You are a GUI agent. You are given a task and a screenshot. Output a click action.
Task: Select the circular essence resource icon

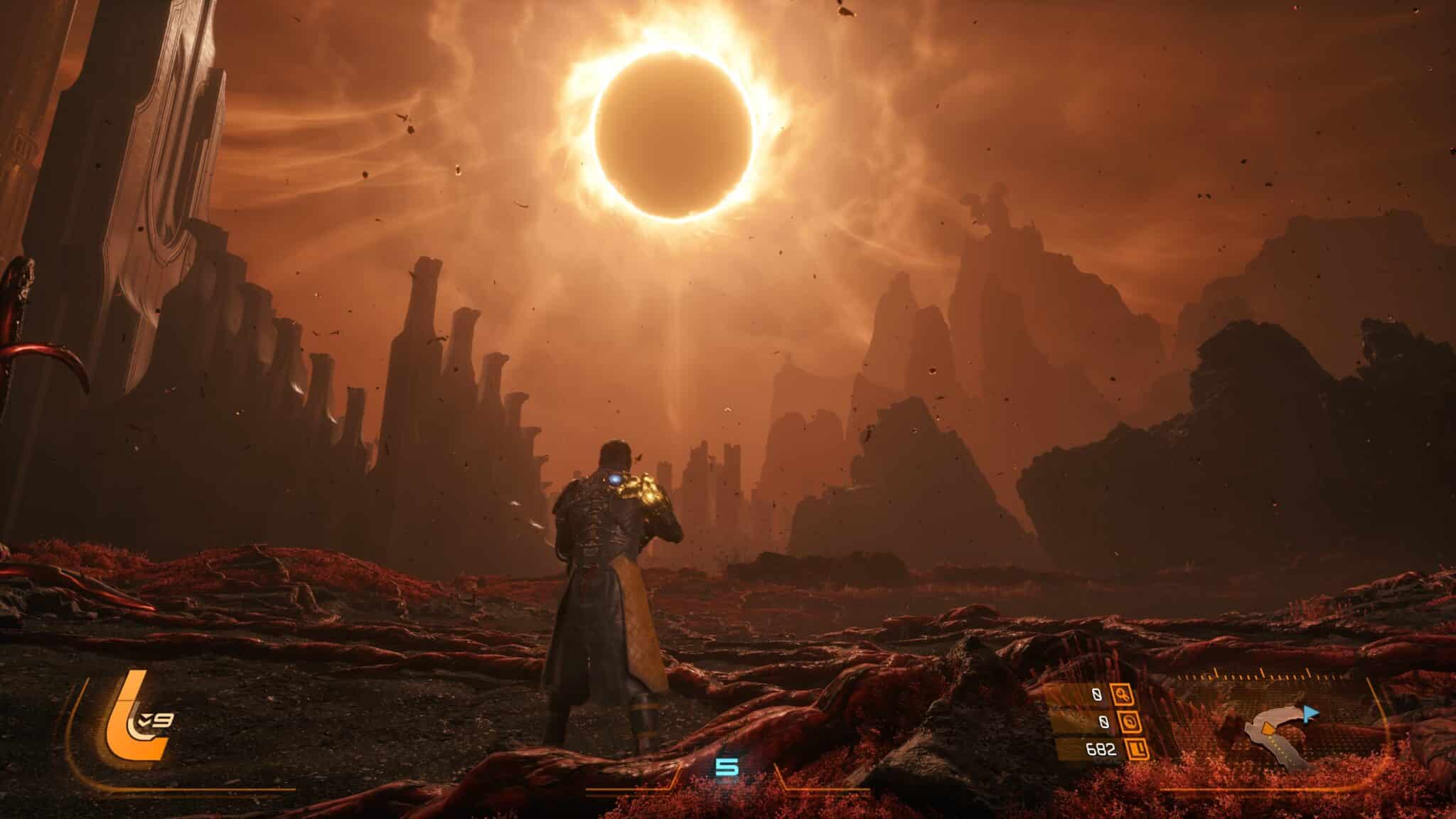1129,722
